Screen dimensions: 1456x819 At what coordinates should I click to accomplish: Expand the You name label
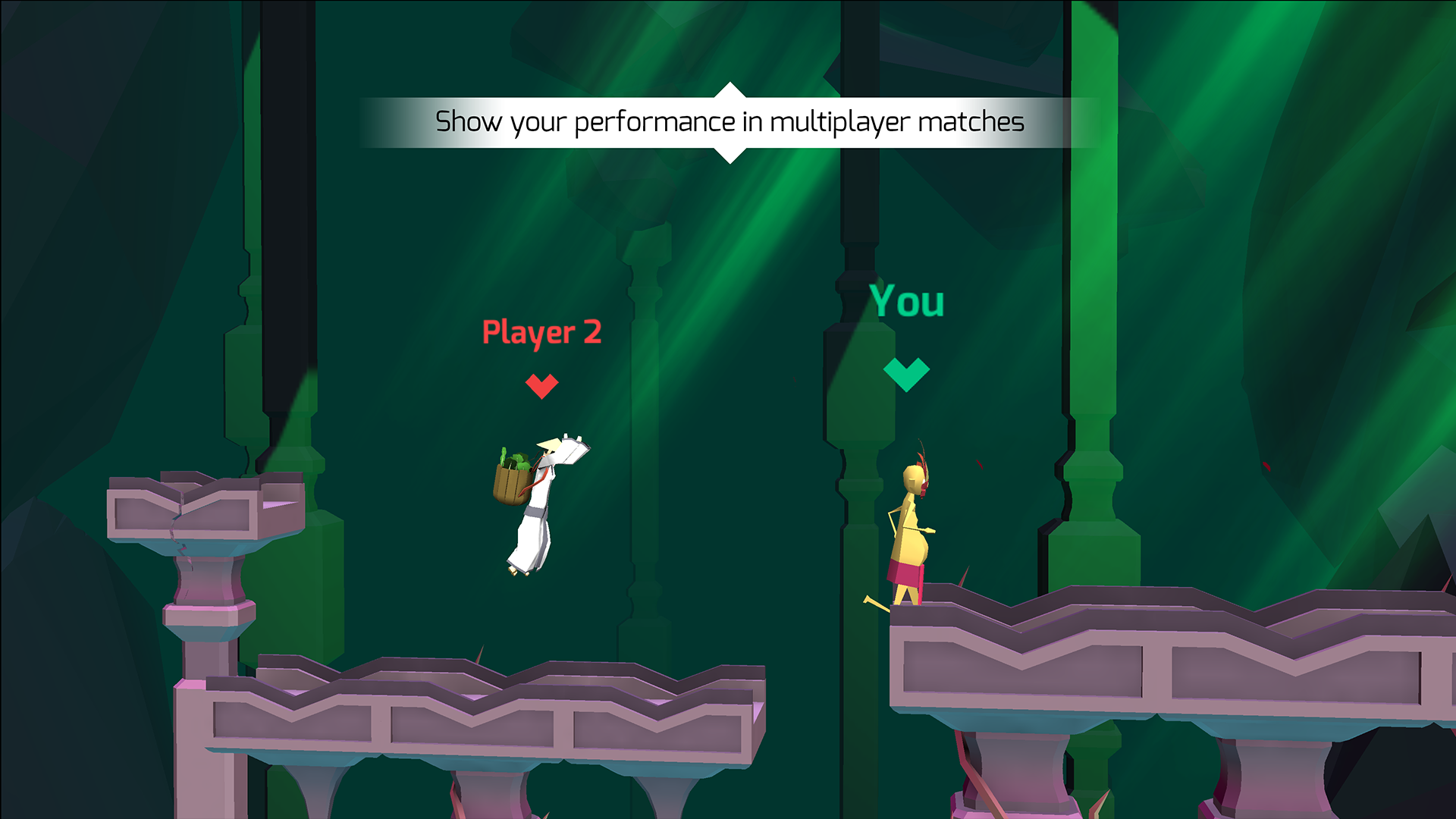(x=908, y=301)
